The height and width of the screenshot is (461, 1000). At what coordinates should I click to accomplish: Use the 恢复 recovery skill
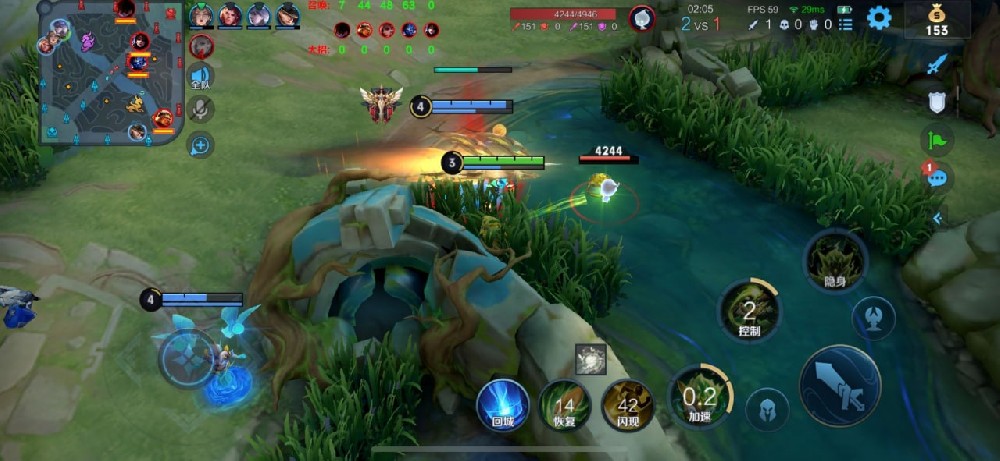pyautogui.click(x=565, y=405)
